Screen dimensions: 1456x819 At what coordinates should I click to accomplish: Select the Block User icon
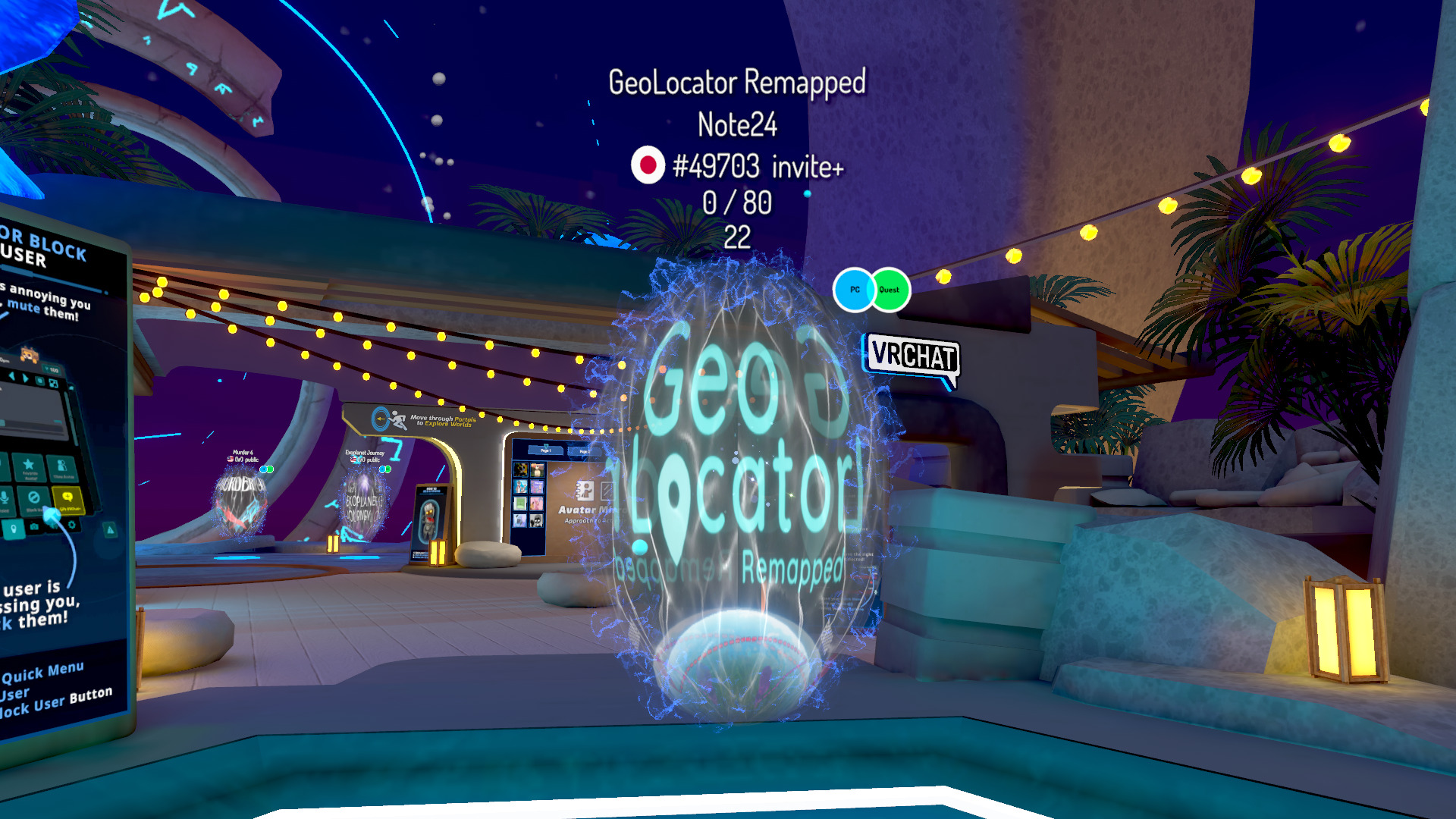click(34, 498)
